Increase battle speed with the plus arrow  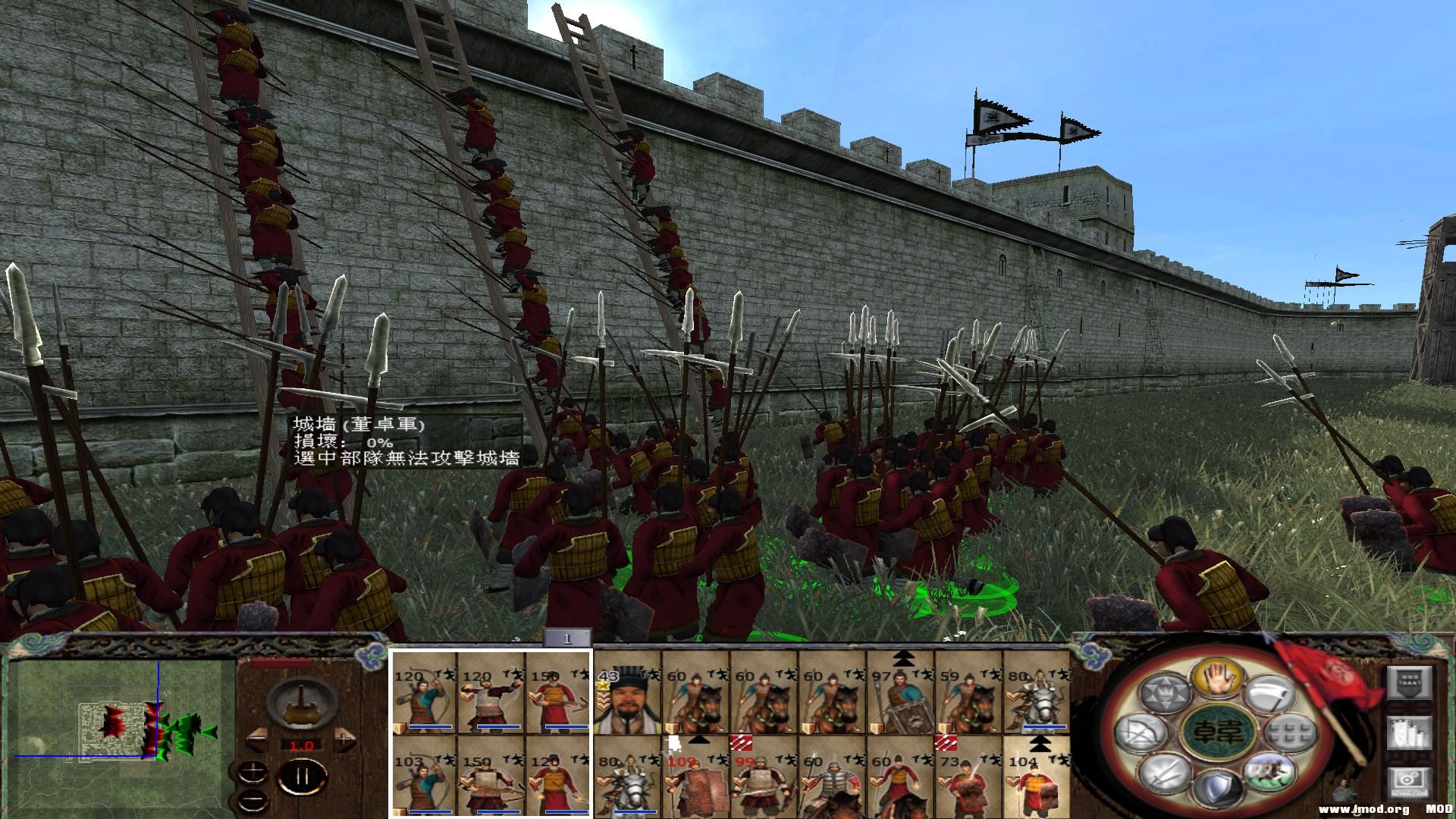346,741
